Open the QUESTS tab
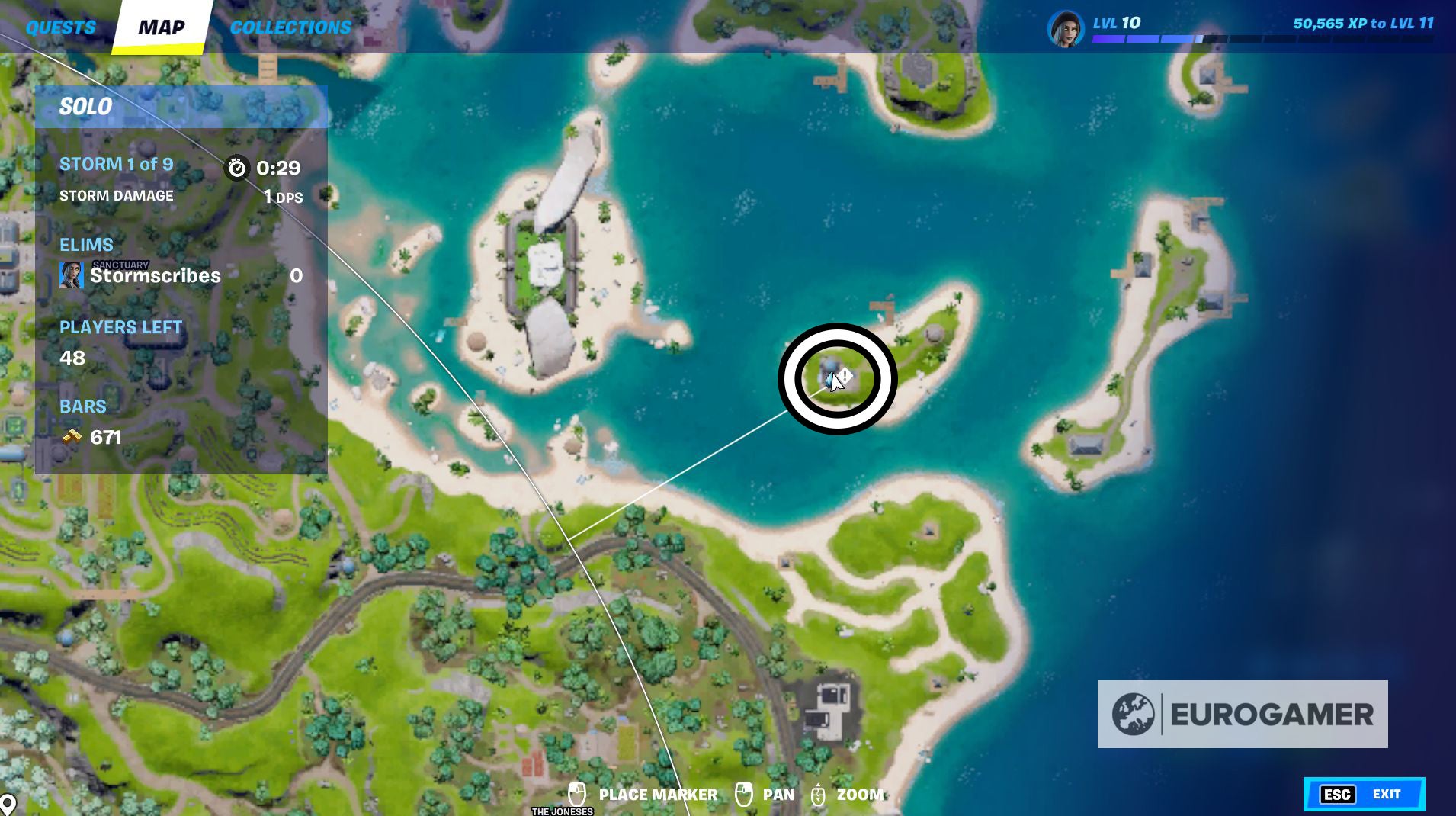The width and height of the screenshot is (1456, 816). tap(60, 27)
